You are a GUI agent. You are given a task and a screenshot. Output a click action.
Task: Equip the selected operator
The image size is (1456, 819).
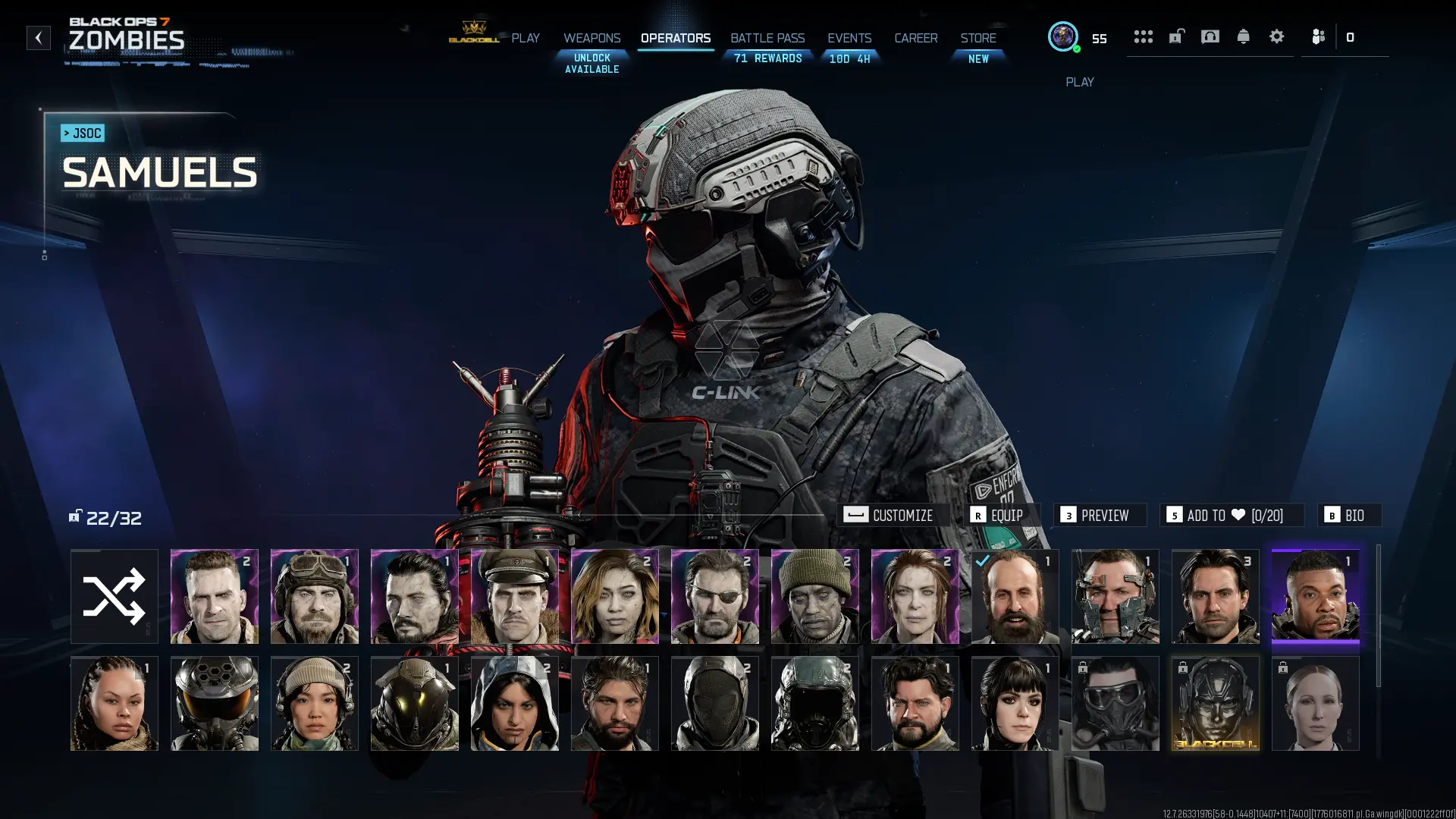pos(997,516)
